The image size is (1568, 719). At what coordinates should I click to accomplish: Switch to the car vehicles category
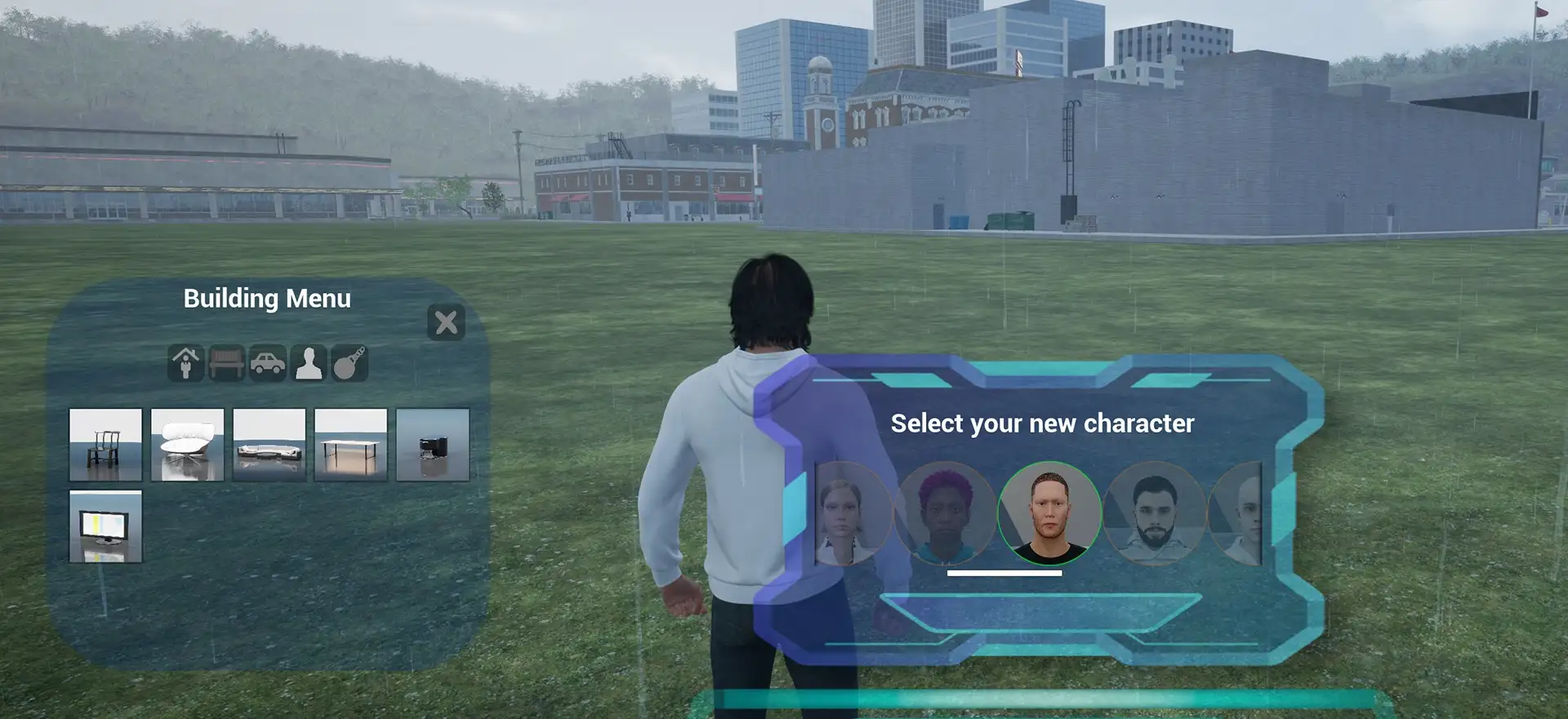(x=268, y=363)
